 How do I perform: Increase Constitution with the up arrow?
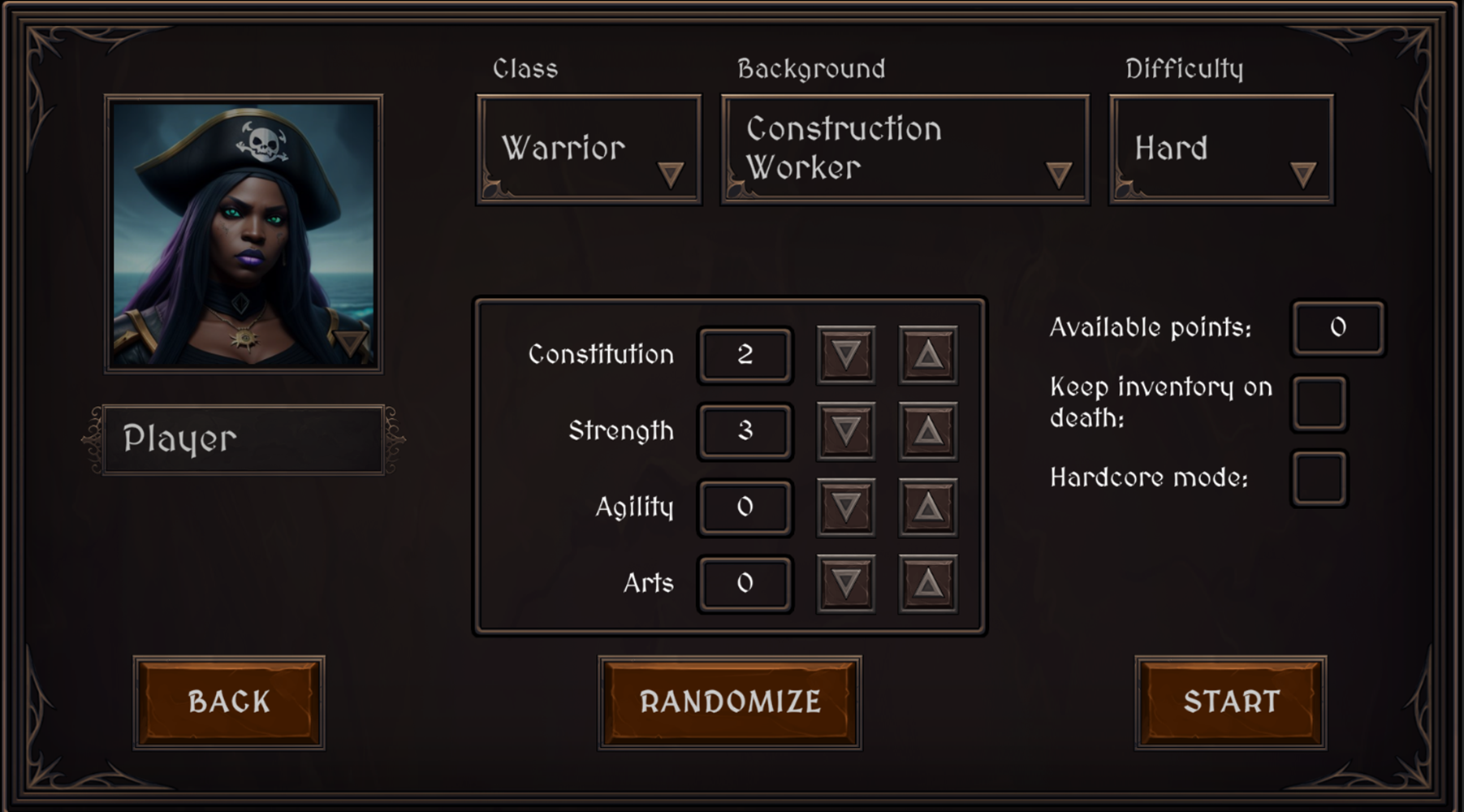coord(926,355)
